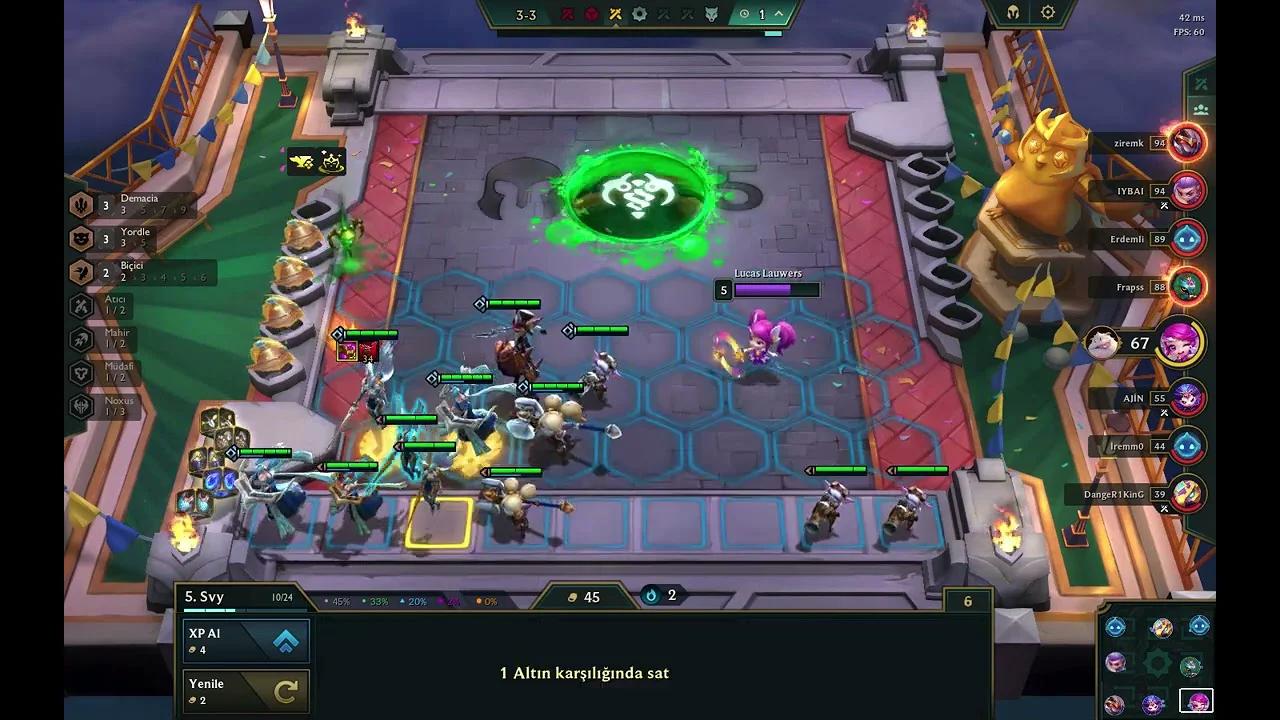Screen dimensions: 1280x720
Task: Toggle mute for DangeR1KinG on scoreboard
Action: tap(1163, 508)
